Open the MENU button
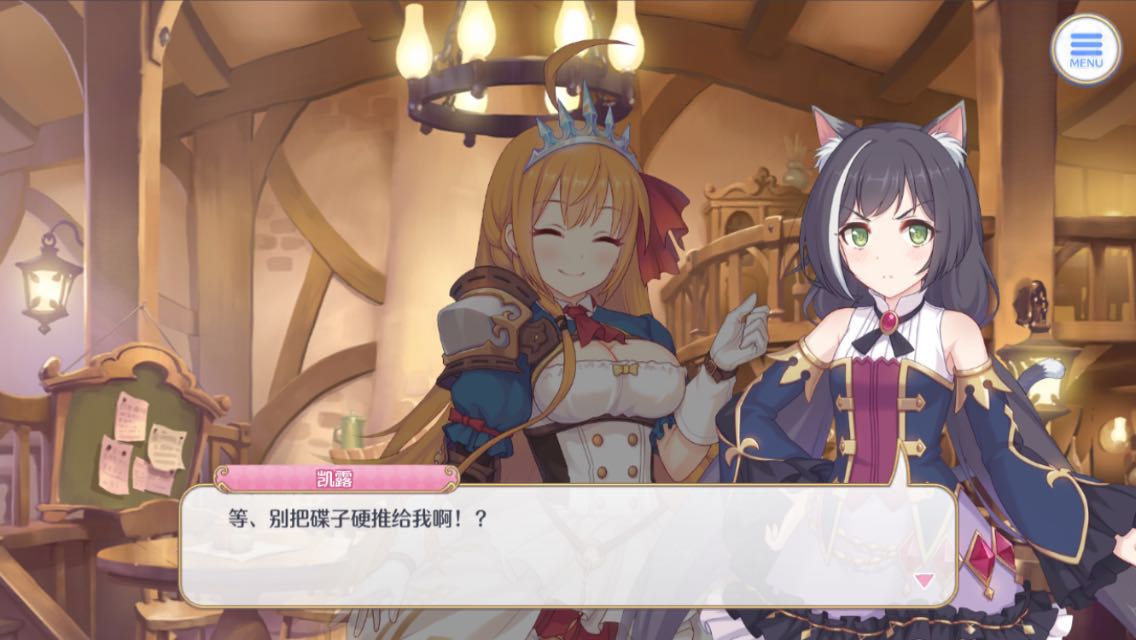Screen dimensions: 1136x640 click(1086, 48)
